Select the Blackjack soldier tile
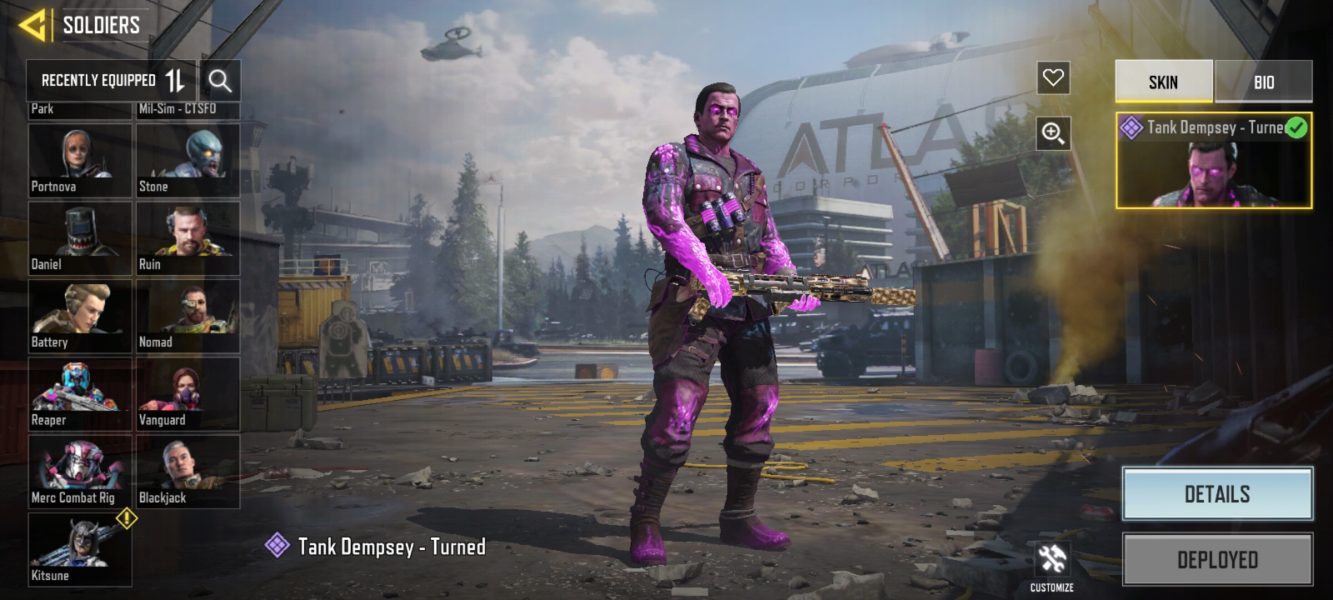This screenshot has height=600, width=1333. click(x=188, y=471)
